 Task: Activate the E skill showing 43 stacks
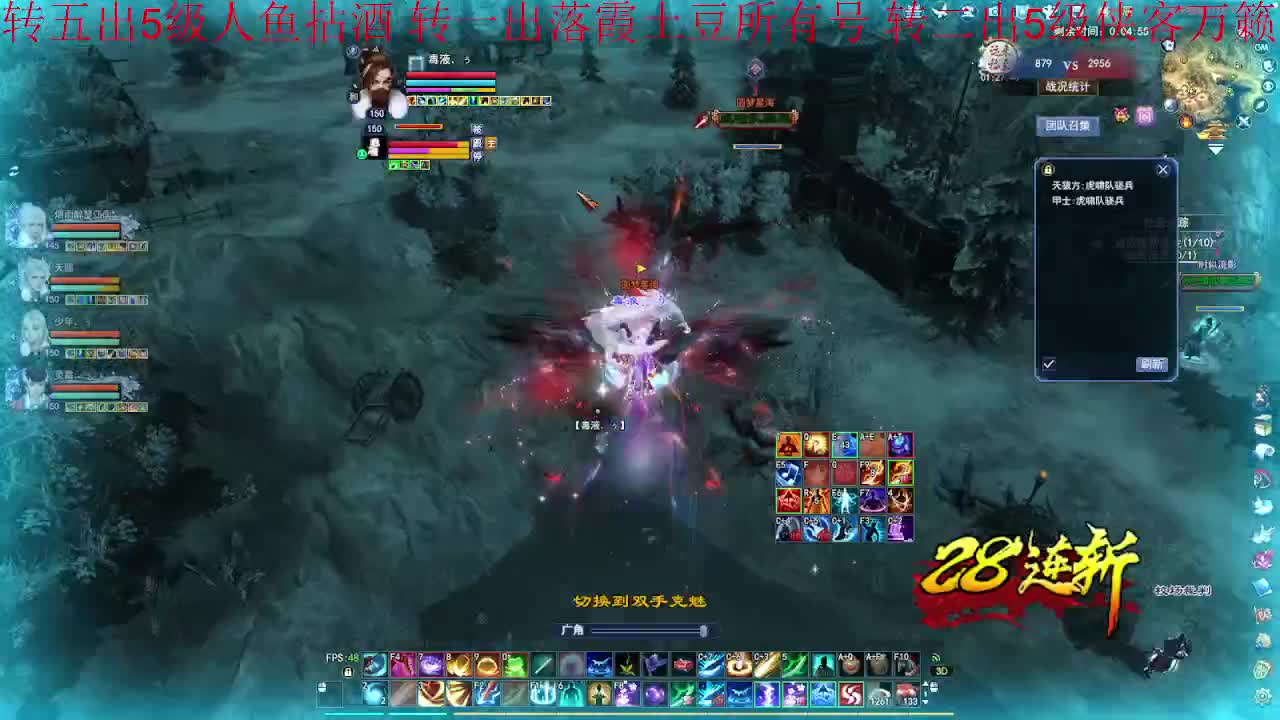pyautogui.click(x=846, y=444)
